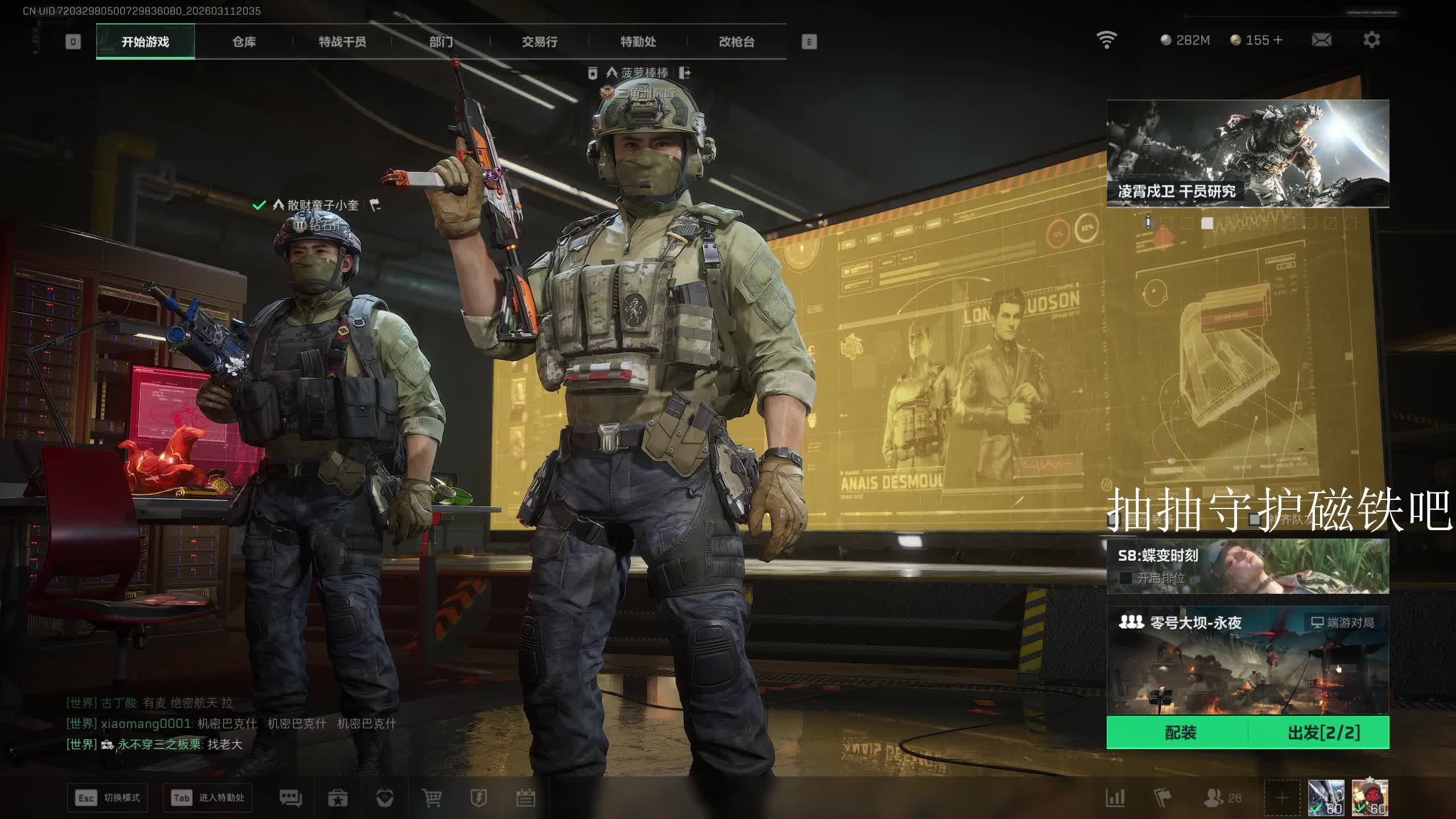Image resolution: width=1456 pixels, height=819 pixels.
Task: Click the 配装 loadout button
Action: point(1180,733)
